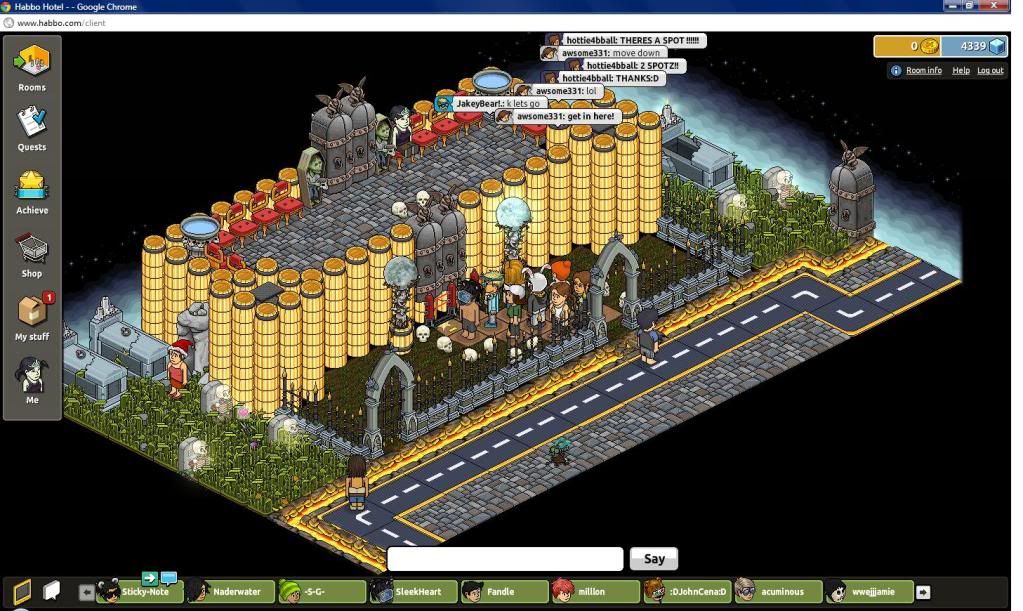Focus the chat text input box
This screenshot has height=611, width=1023.
[505, 559]
